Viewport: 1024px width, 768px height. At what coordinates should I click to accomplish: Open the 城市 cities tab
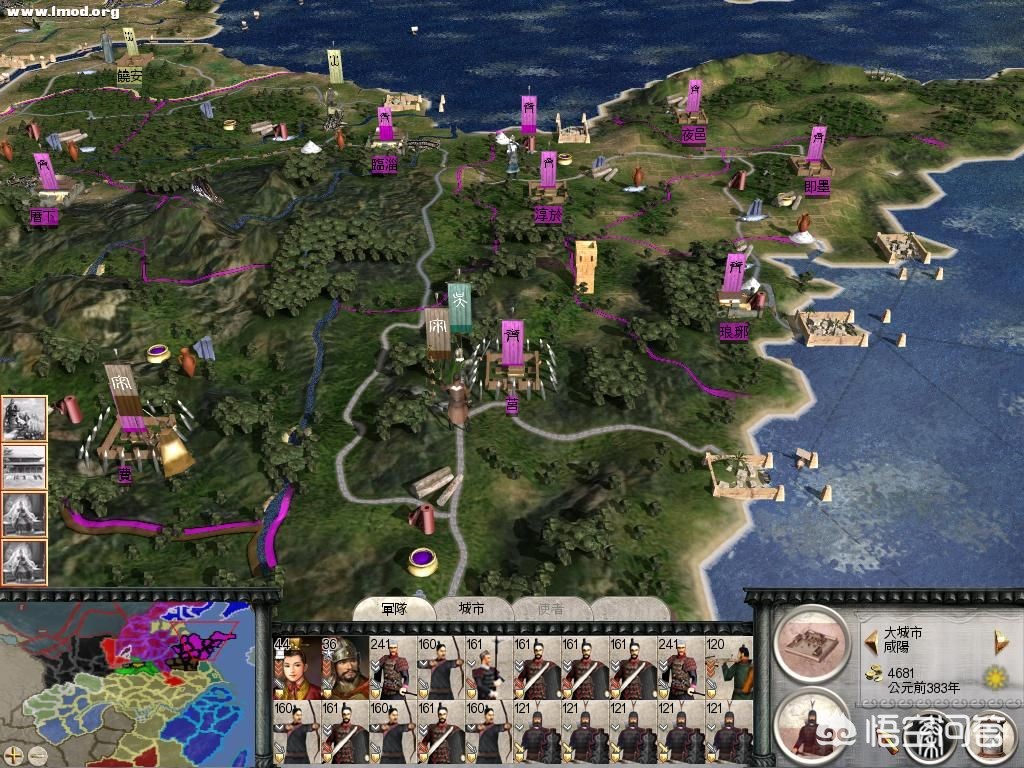pos(471,609)
